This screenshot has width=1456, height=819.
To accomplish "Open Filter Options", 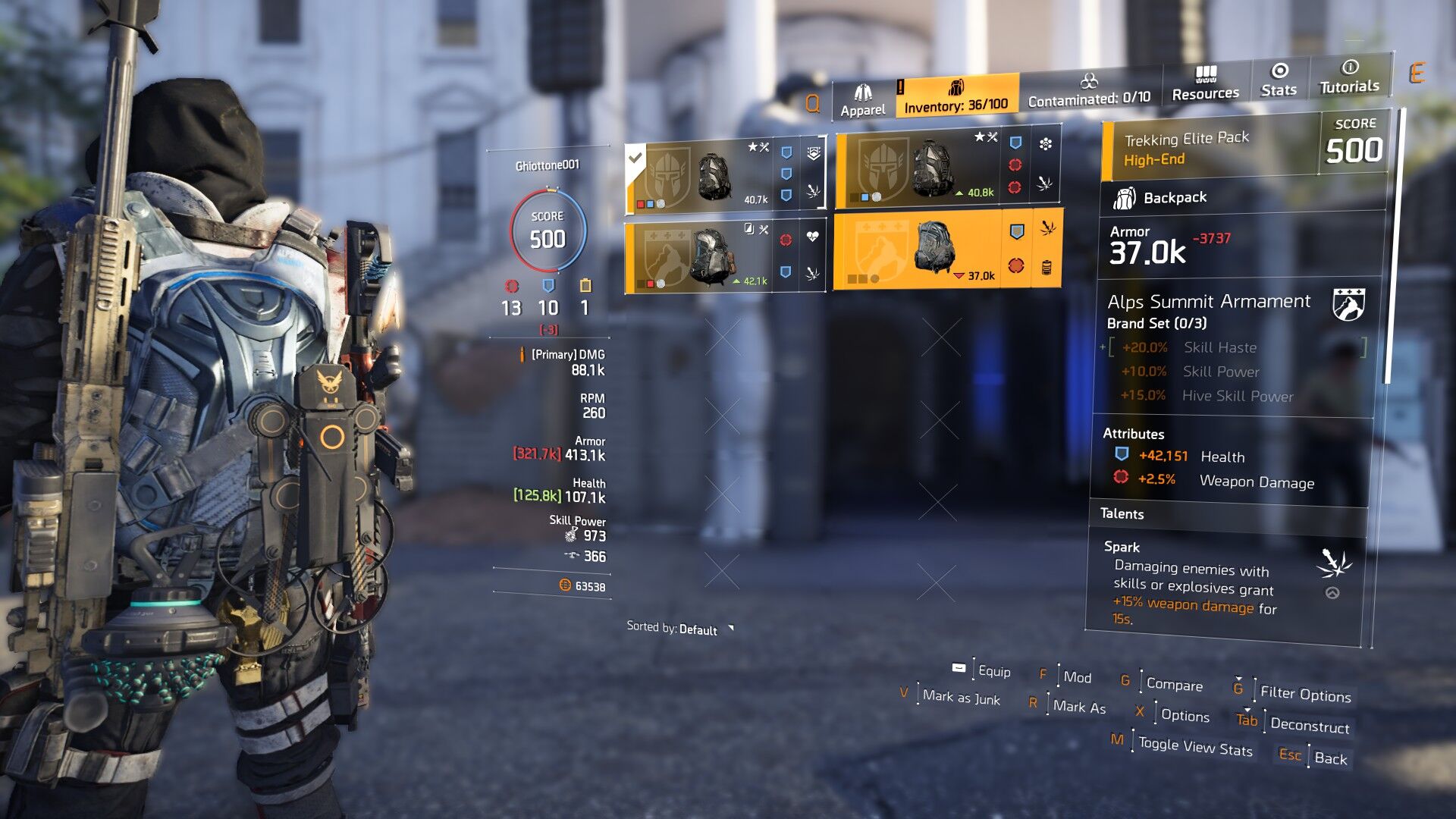I will coord(1304,694).
